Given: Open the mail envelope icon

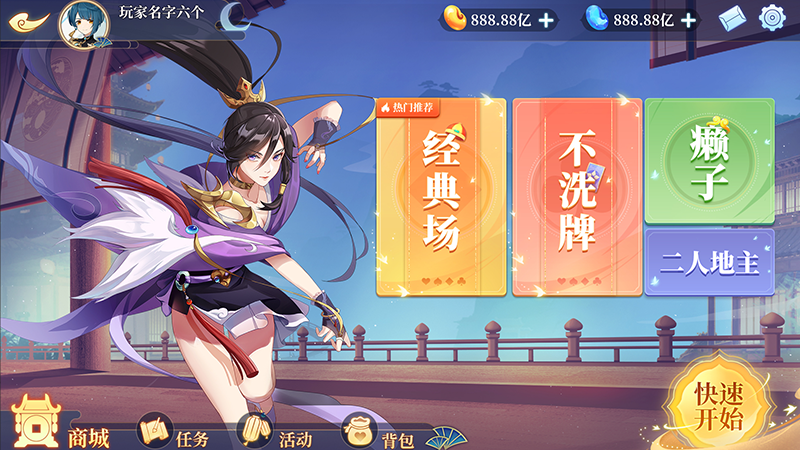Looking at the screenshot, I should [x=733, y=18].
